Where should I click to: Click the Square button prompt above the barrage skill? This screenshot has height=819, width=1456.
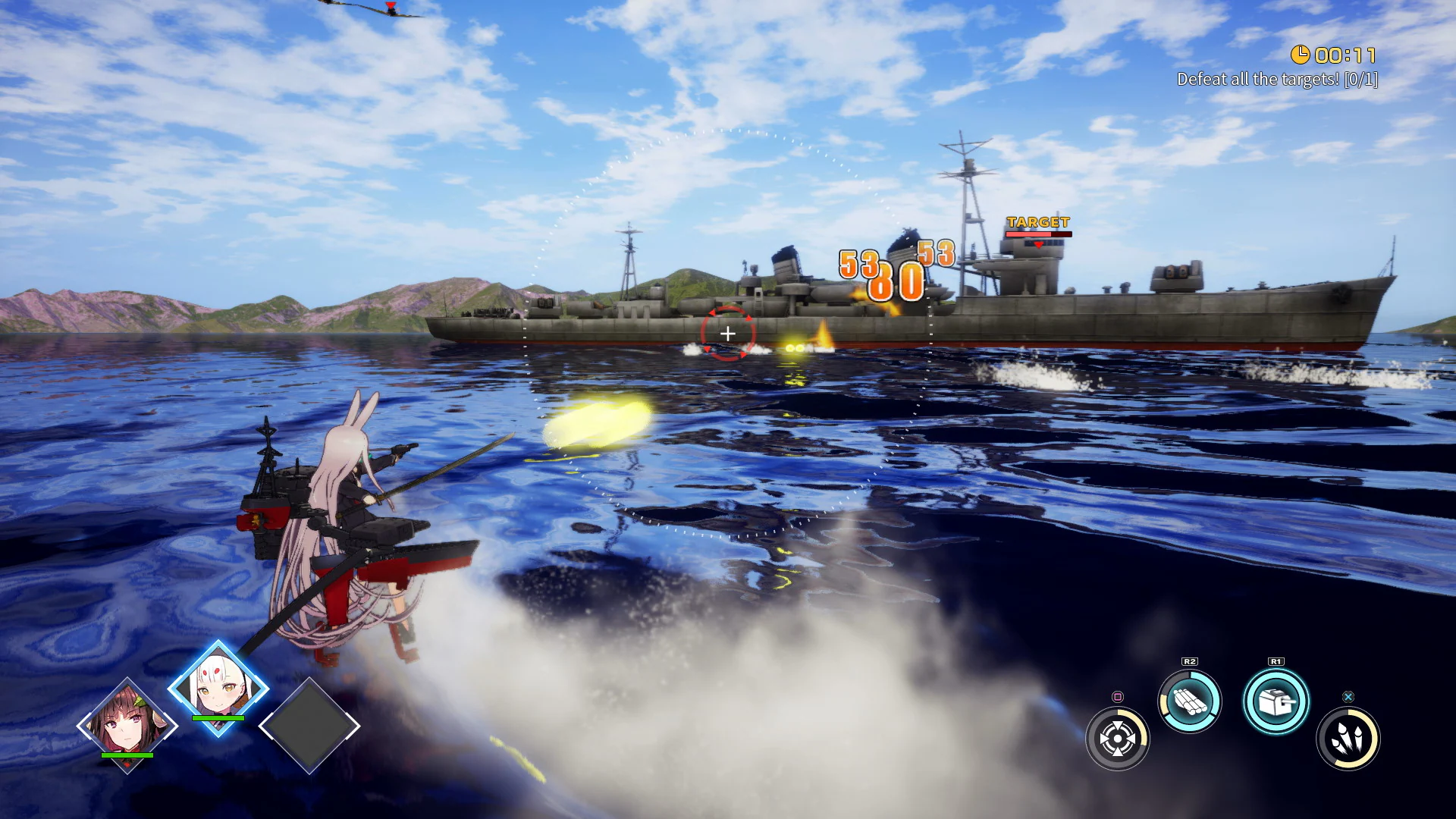point(1118,698)
